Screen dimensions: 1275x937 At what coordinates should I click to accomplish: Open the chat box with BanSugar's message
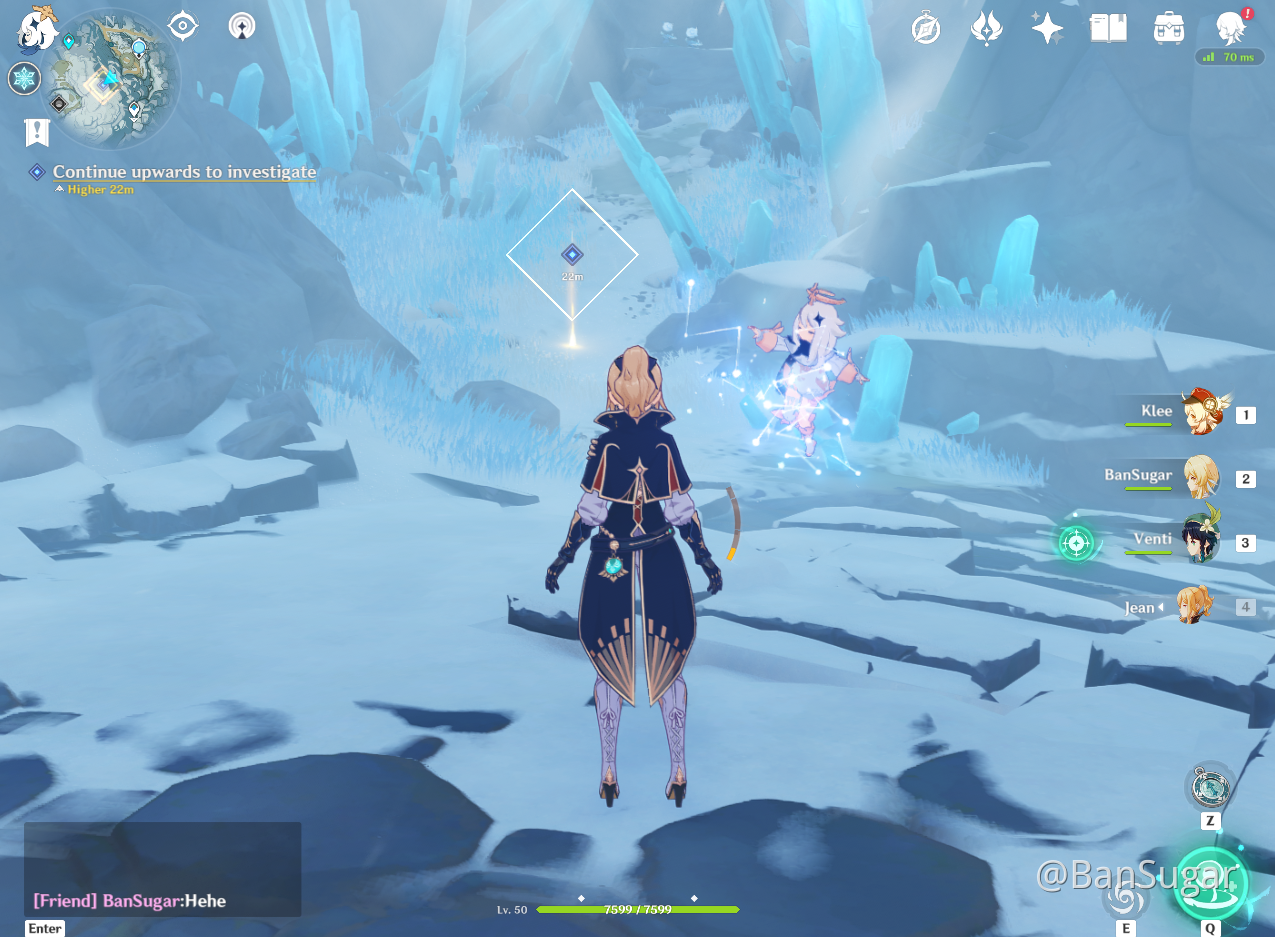click(x=162, y=869)
